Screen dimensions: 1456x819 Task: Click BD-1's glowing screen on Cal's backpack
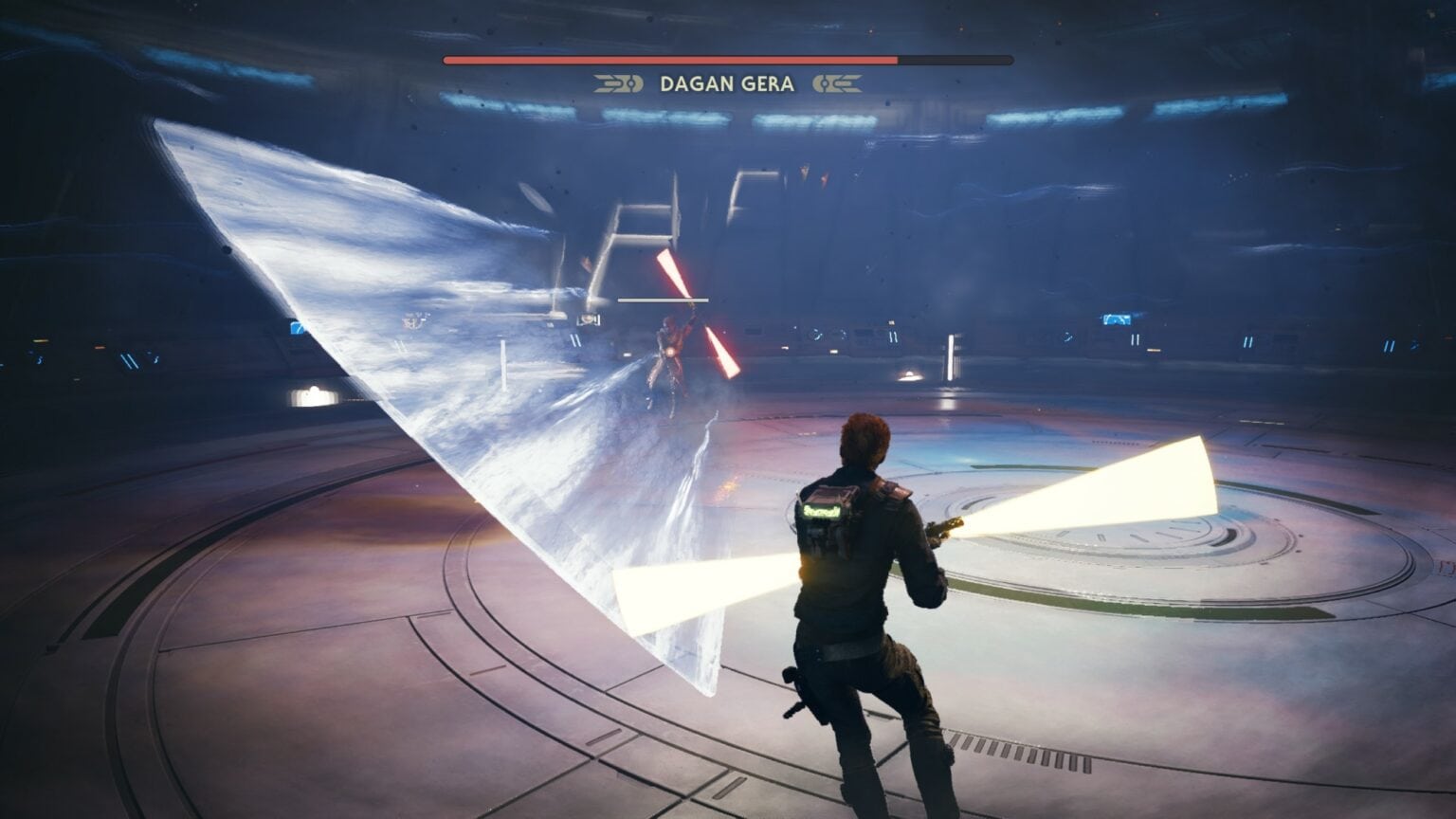click(x=822, y=511)
